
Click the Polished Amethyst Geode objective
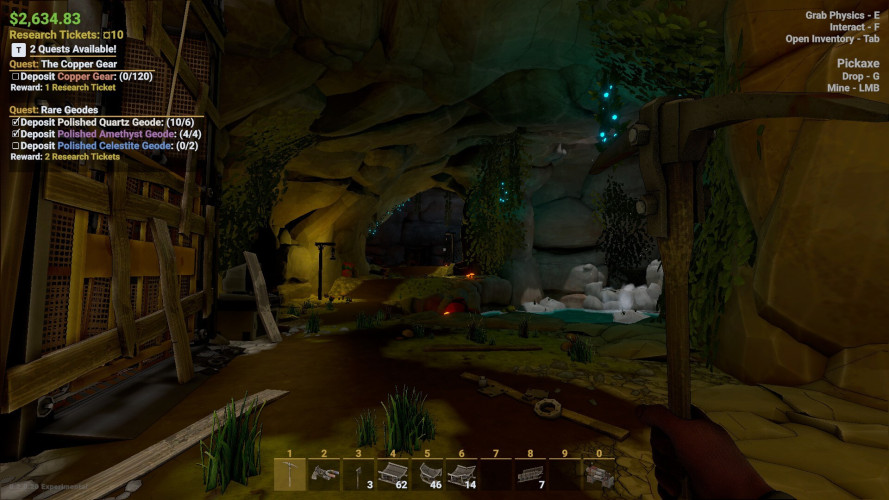click(103, 133)
